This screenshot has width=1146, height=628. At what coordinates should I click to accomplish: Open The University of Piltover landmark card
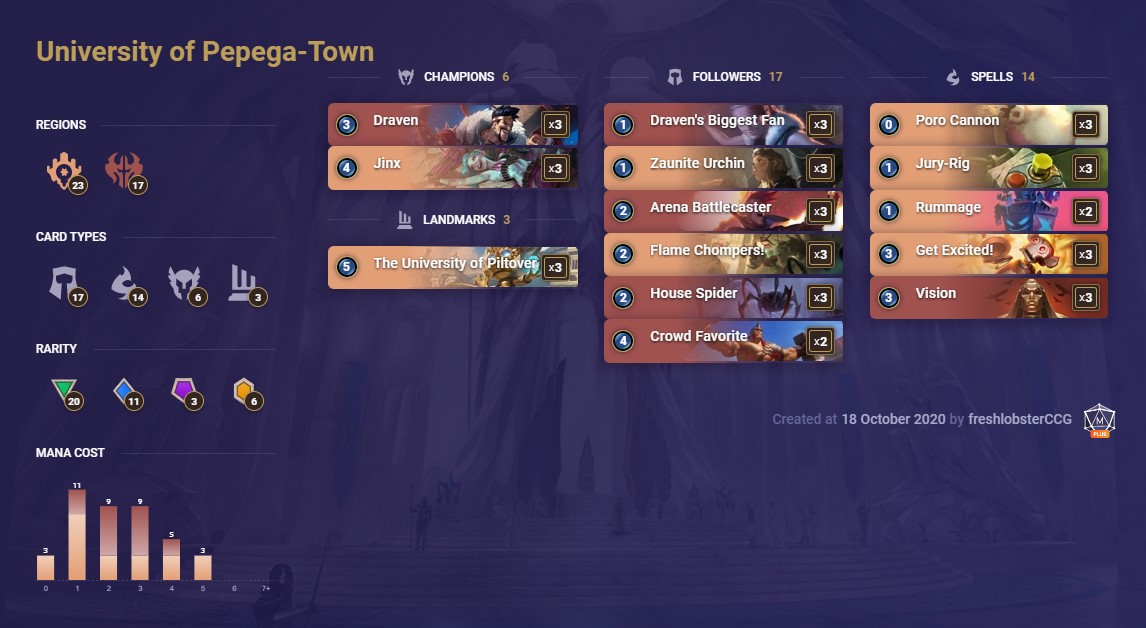(x=452, y=267)
